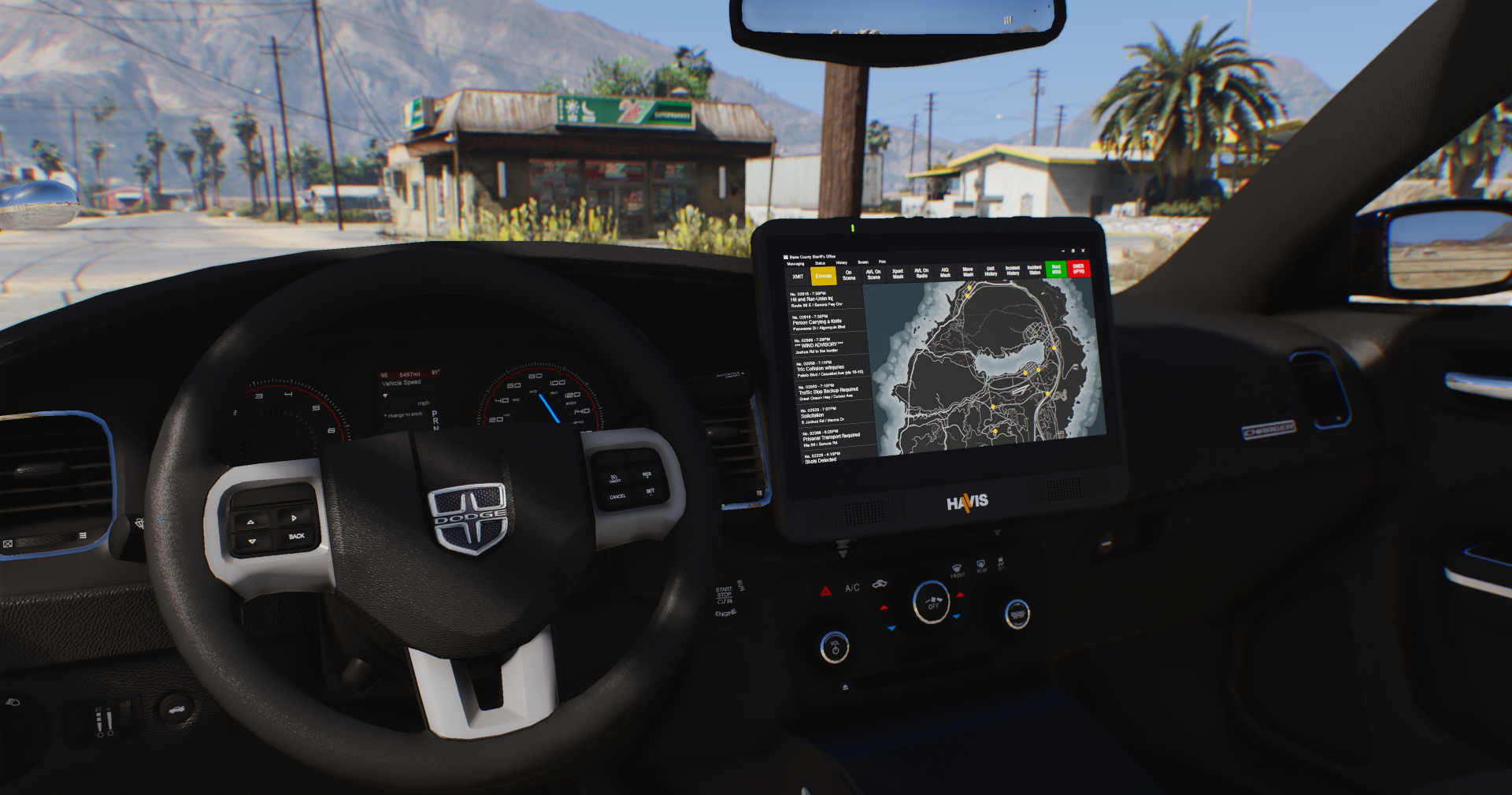Click the green Next MSG button
Image resolution: width=1512 pixels, height=795 pixels.
click(x=1056, y=269)
